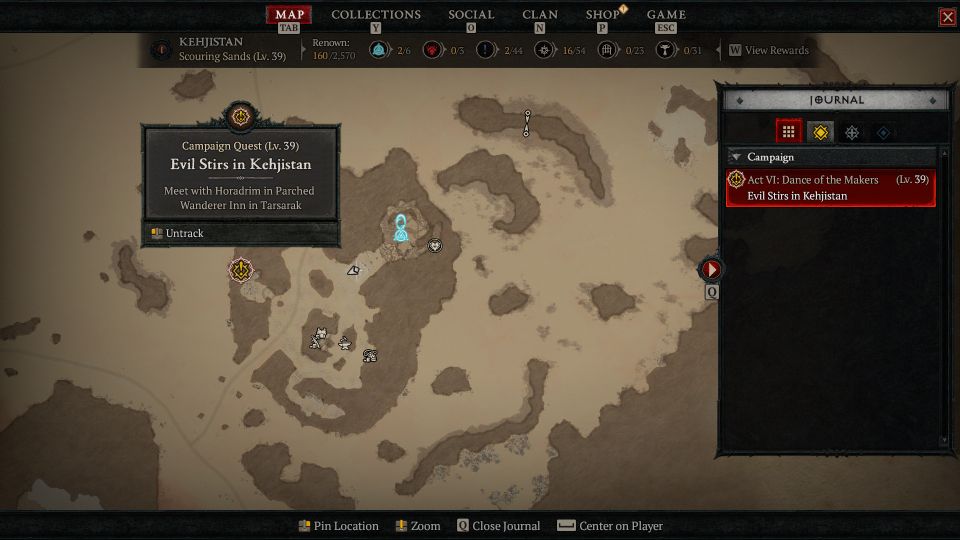Go to the Clan tab
Screen dimensions: 960x540
click(x=540, y=15)
